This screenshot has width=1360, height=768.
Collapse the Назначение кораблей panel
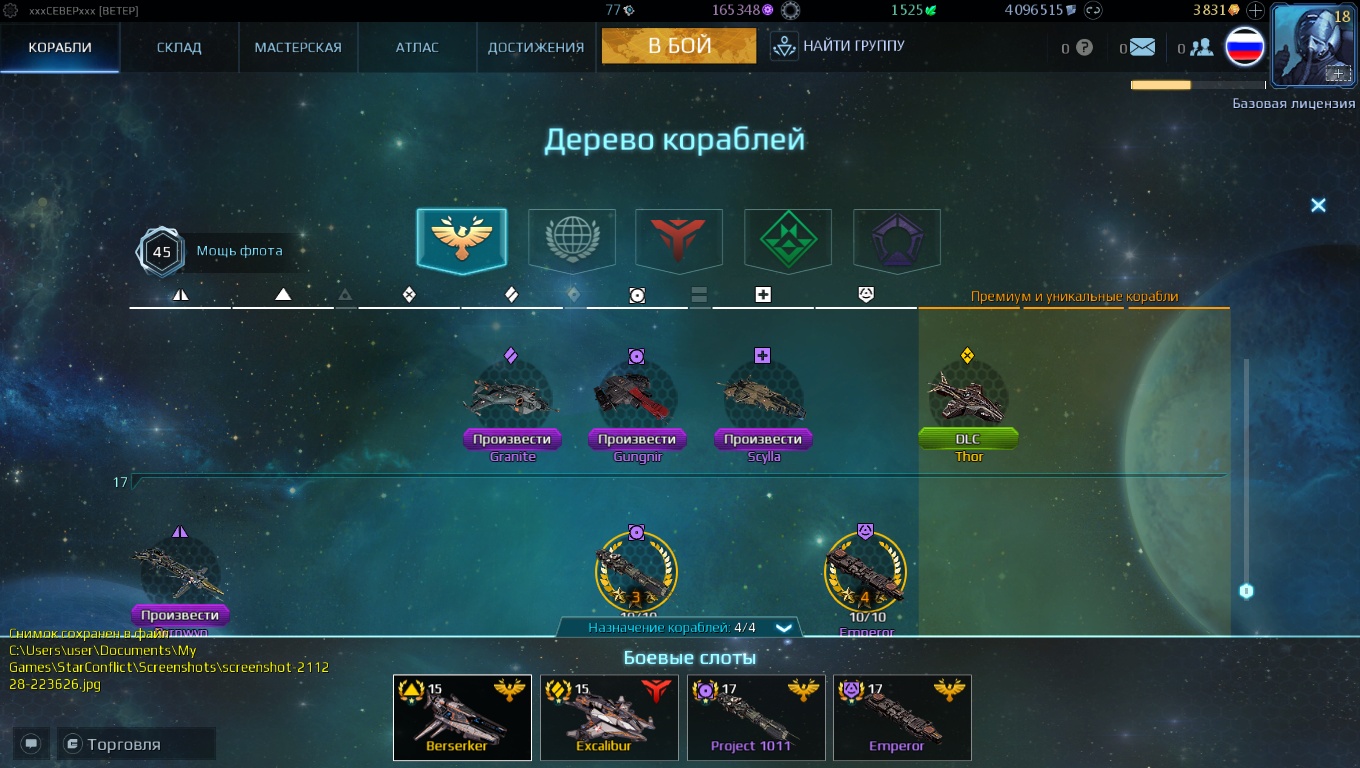coord(783,628)
